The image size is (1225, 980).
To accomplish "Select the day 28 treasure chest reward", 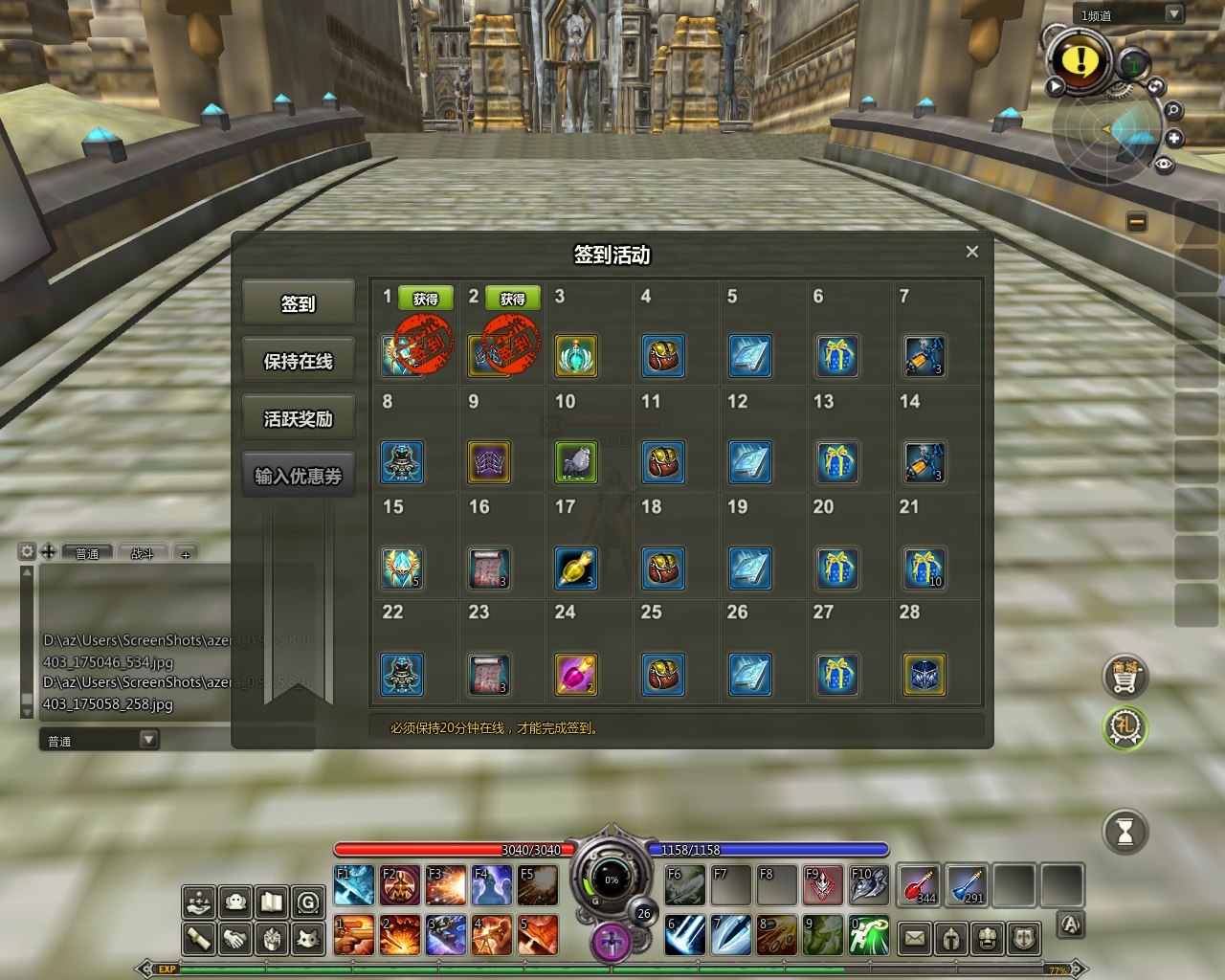I will (924, 675).
